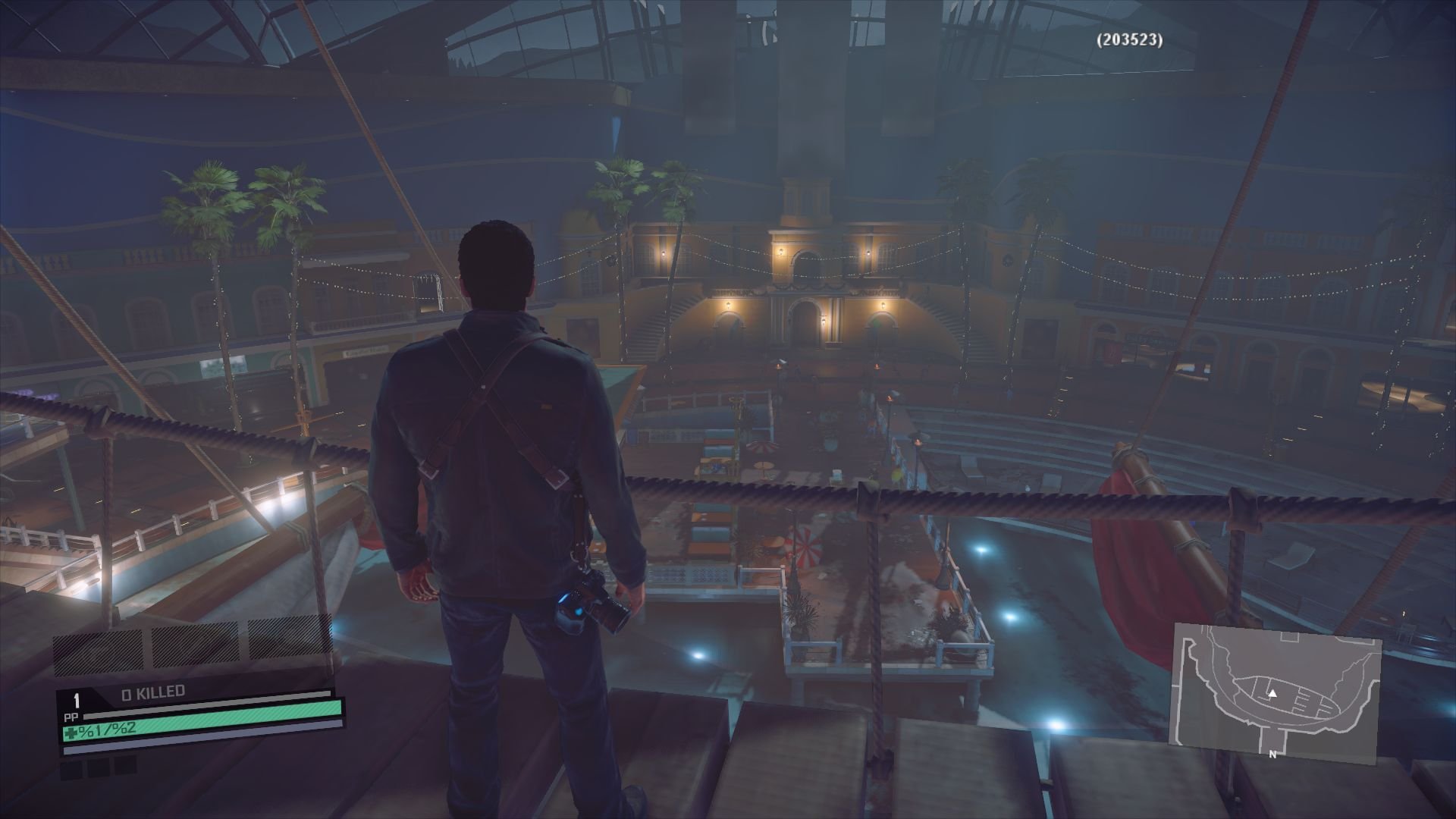Image resolution: width=1456 pixels, height=819 pixels.
Task: Click the health cross icon near the PP bar
Action: pos(70,733)
